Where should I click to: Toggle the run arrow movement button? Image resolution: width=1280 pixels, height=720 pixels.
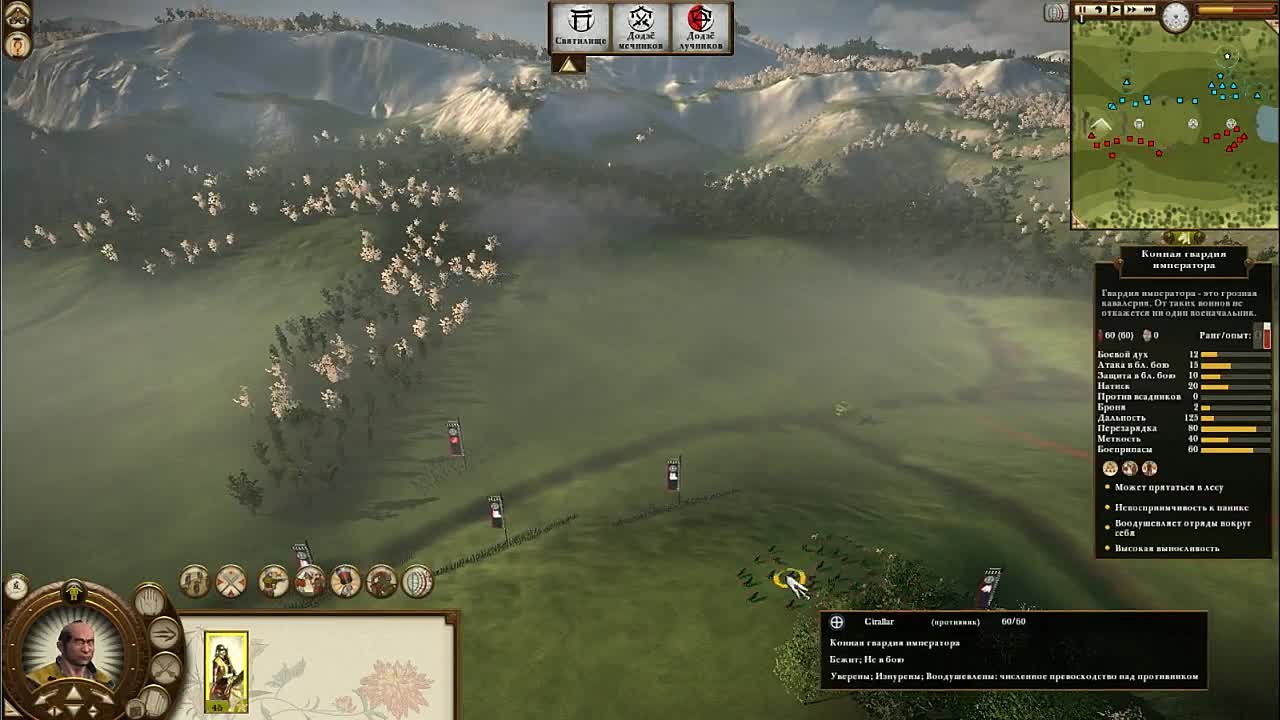click(x=165, y=633)
